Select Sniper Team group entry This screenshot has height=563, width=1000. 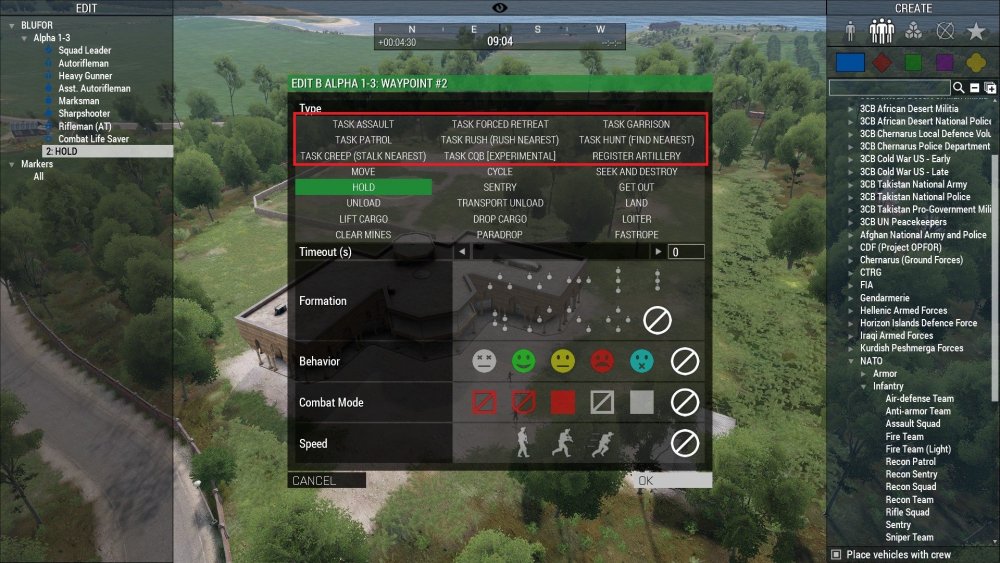click(909, 538)
